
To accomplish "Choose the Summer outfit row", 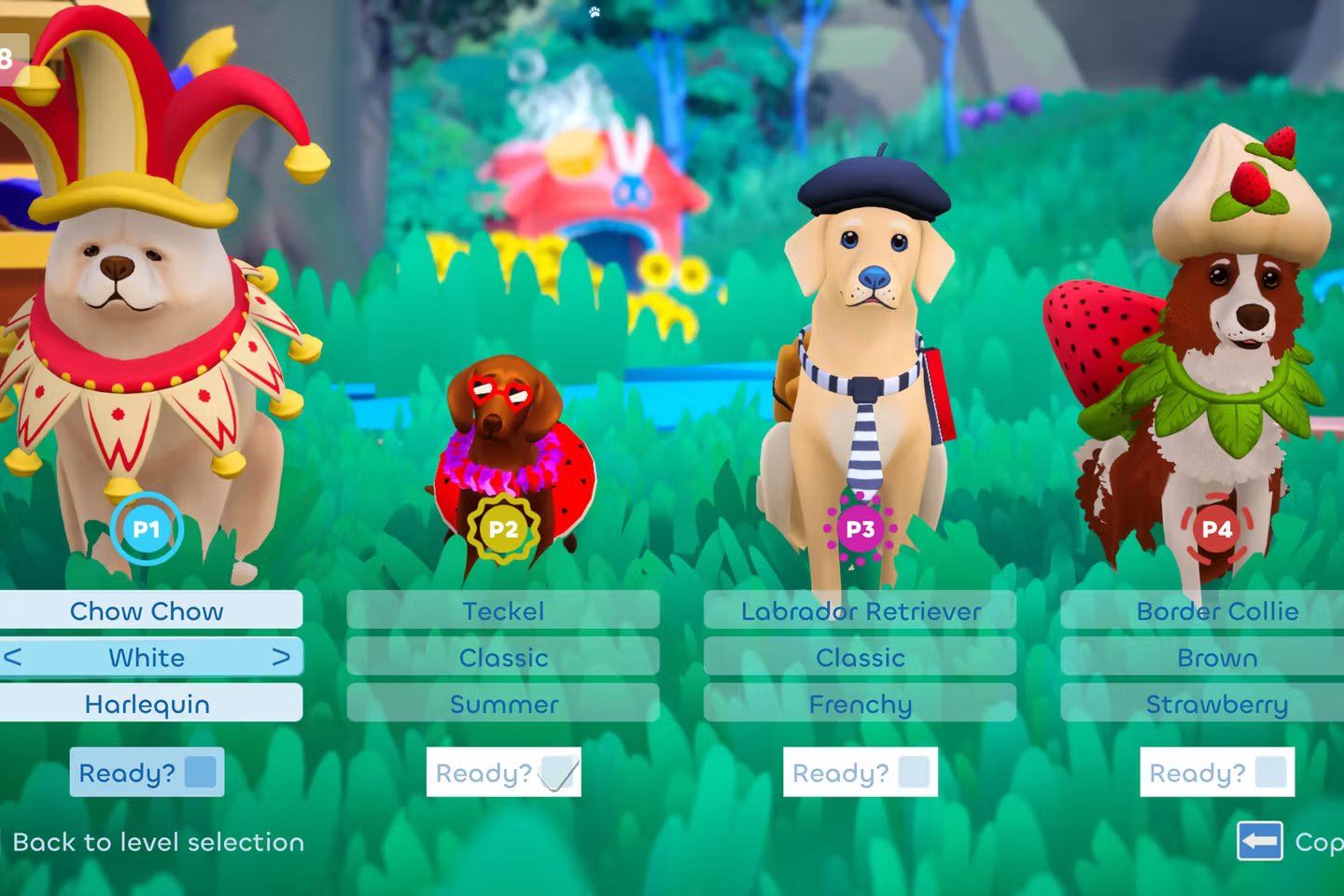I will (x=503, y=704).
